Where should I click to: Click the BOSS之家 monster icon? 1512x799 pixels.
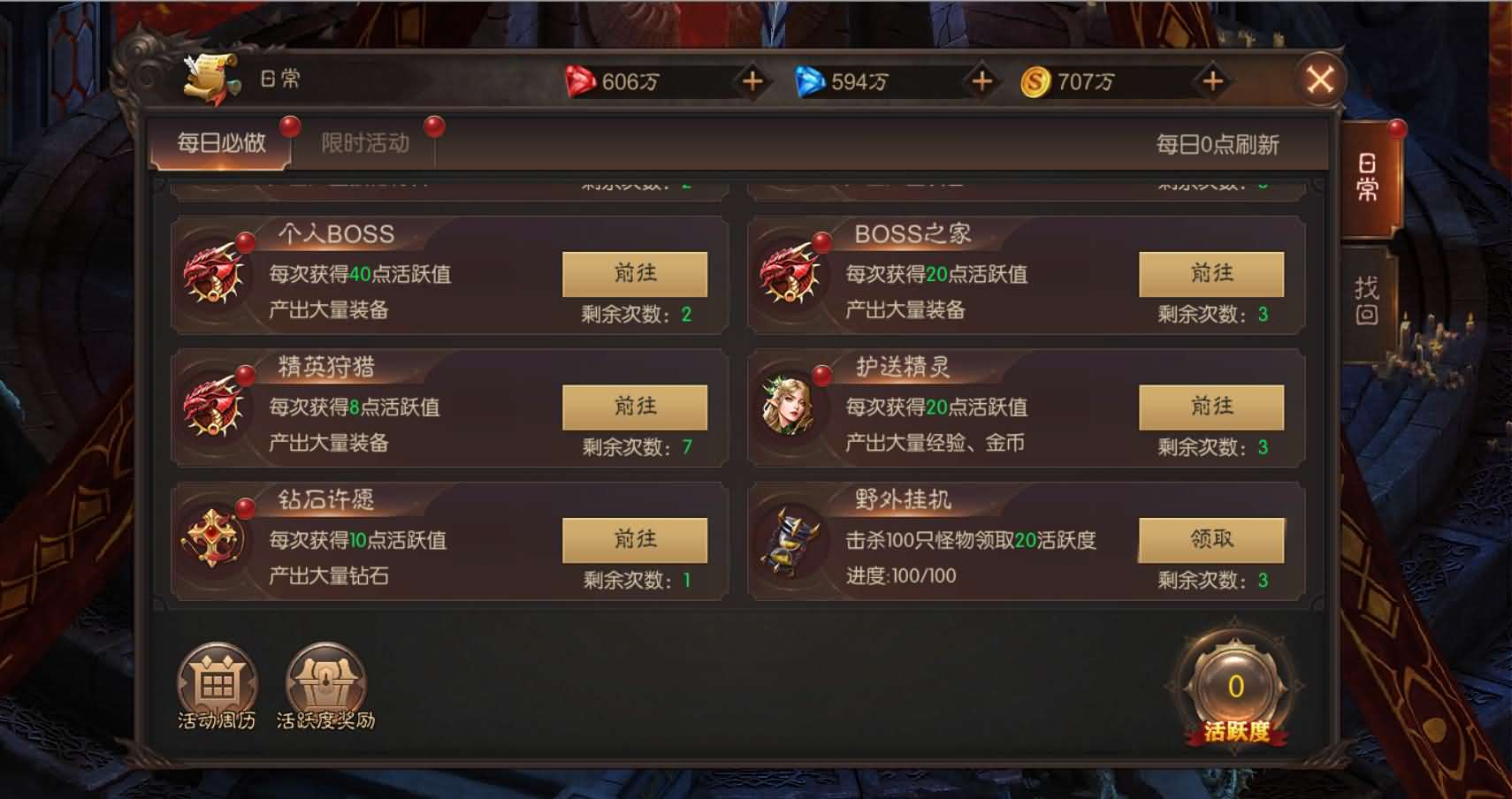(x=791, y=274)
